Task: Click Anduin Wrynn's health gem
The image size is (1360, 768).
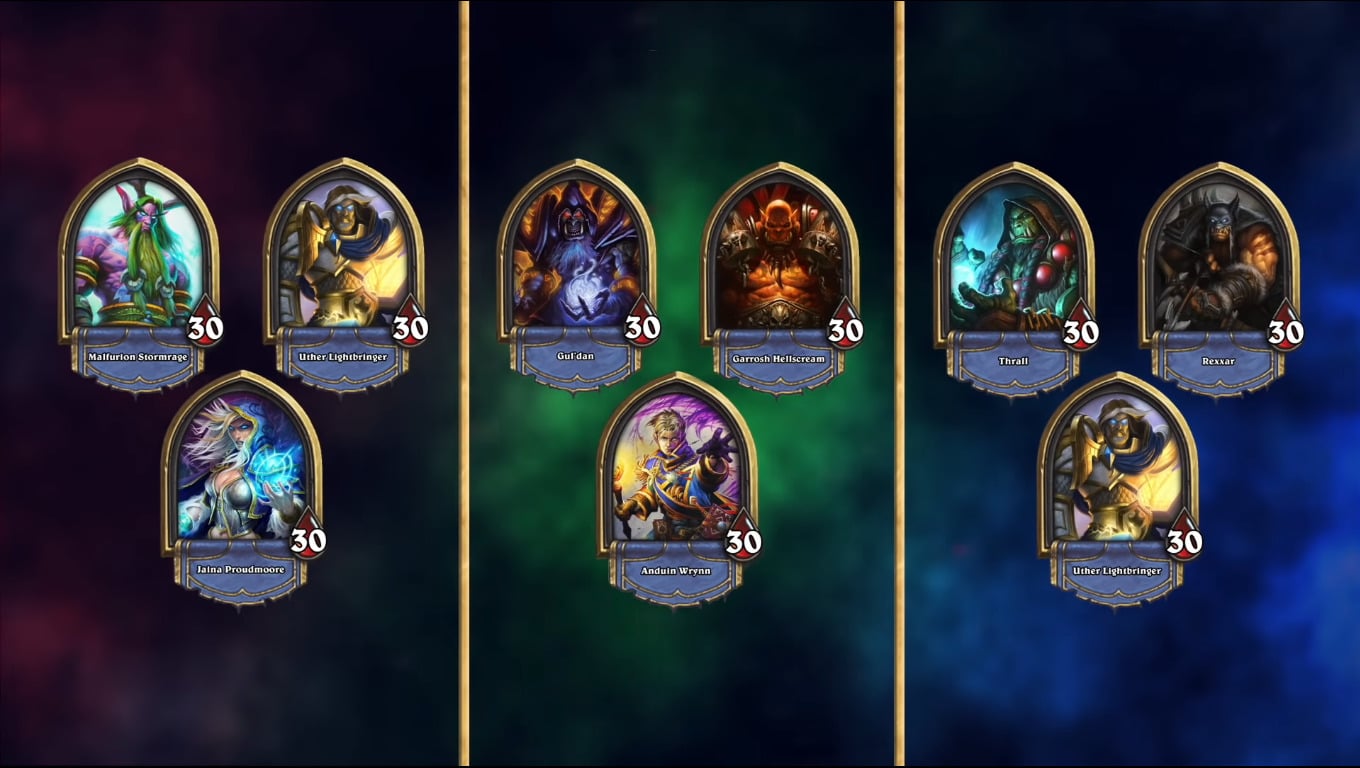Action: click(x=744, y=540)
